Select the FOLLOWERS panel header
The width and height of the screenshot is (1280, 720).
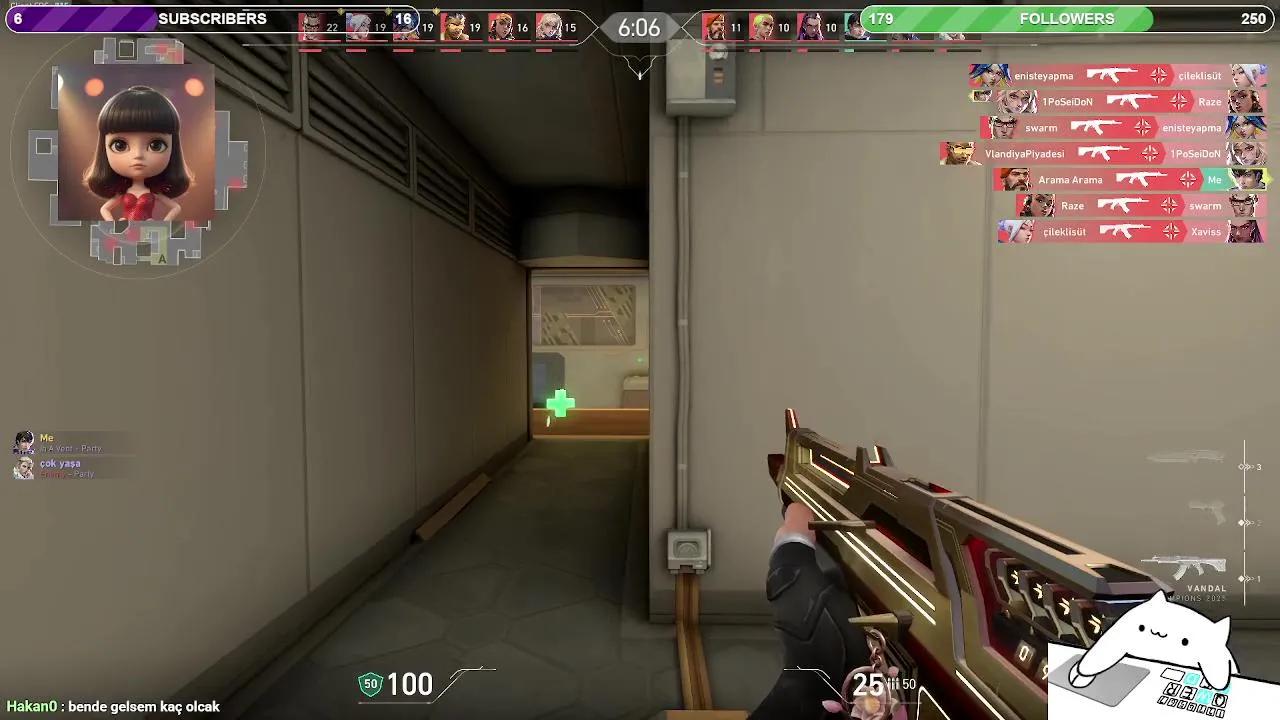coord(1066,18)
